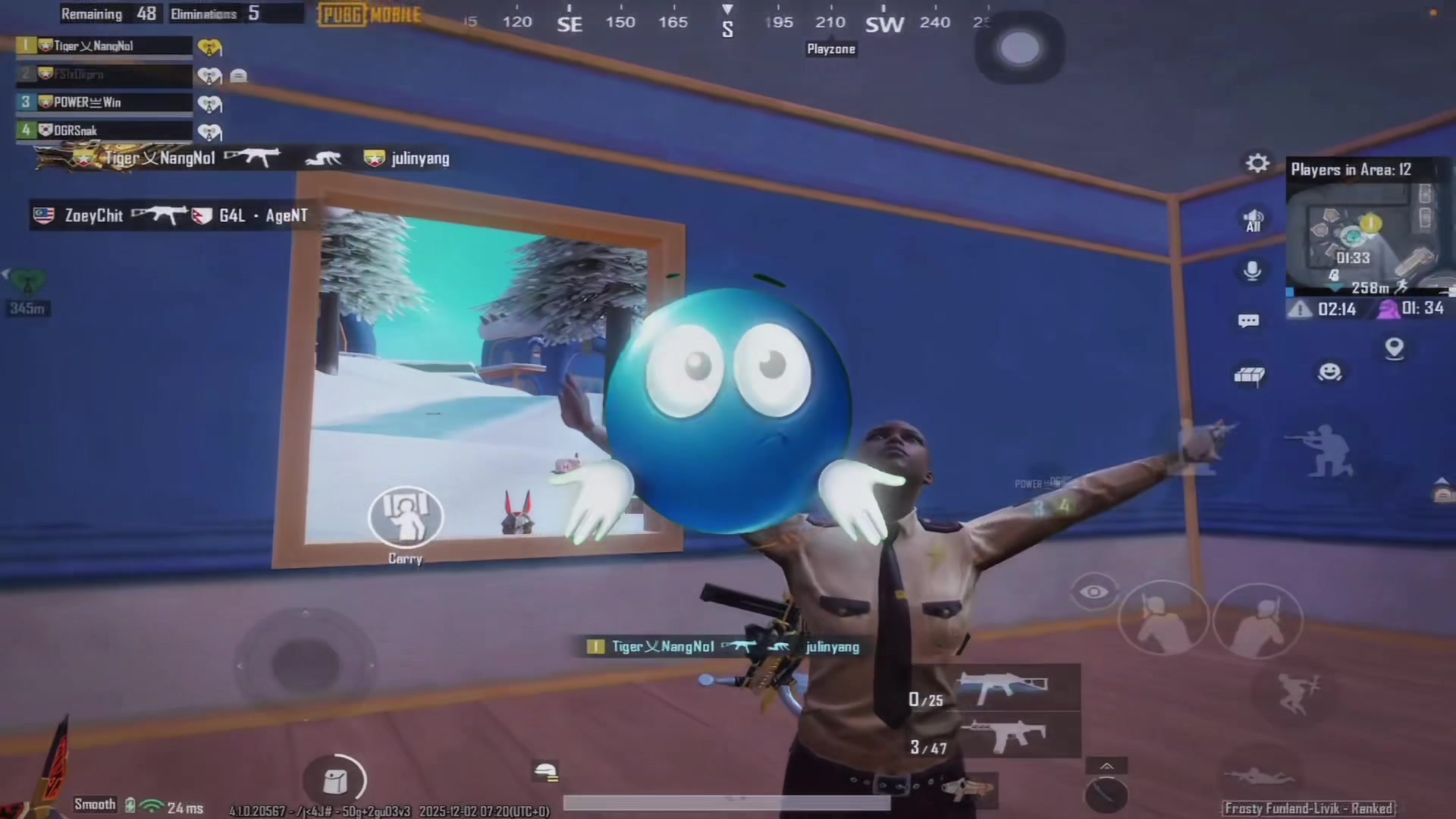The image size is (1456, 819).
Task: Enable free look with the eye icon
Action: tap(1093, 591)
